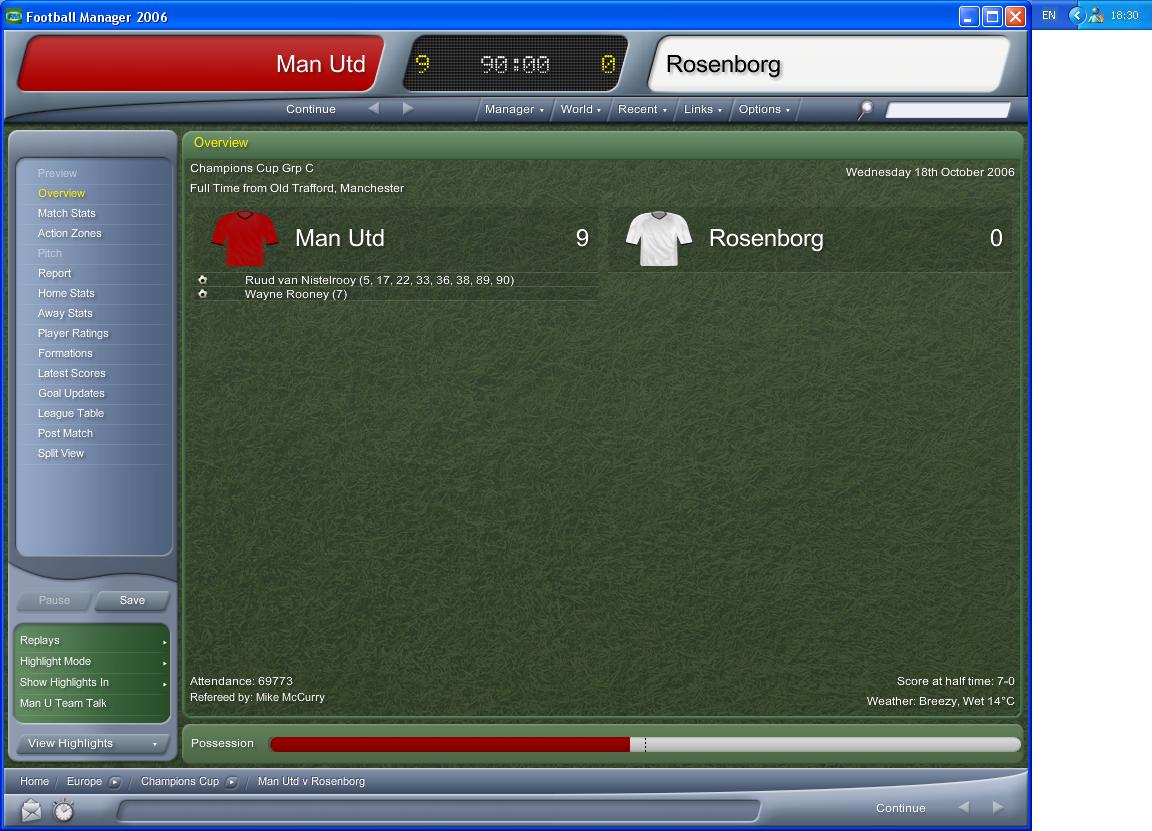The image size is (1152, 831).
Task: Open the Options menu
Action: point(764,109)
